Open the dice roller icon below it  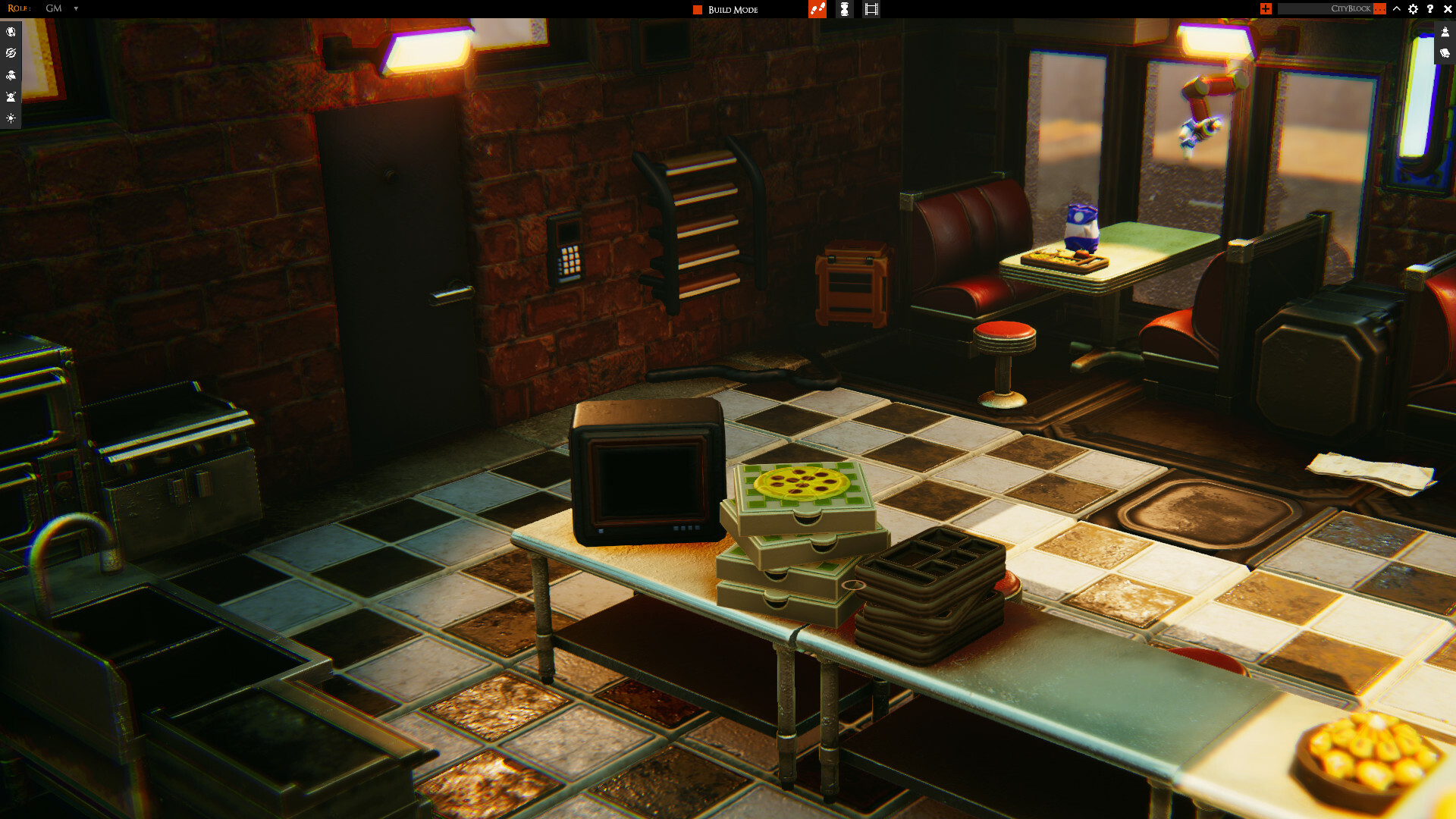pos(1445,53)
